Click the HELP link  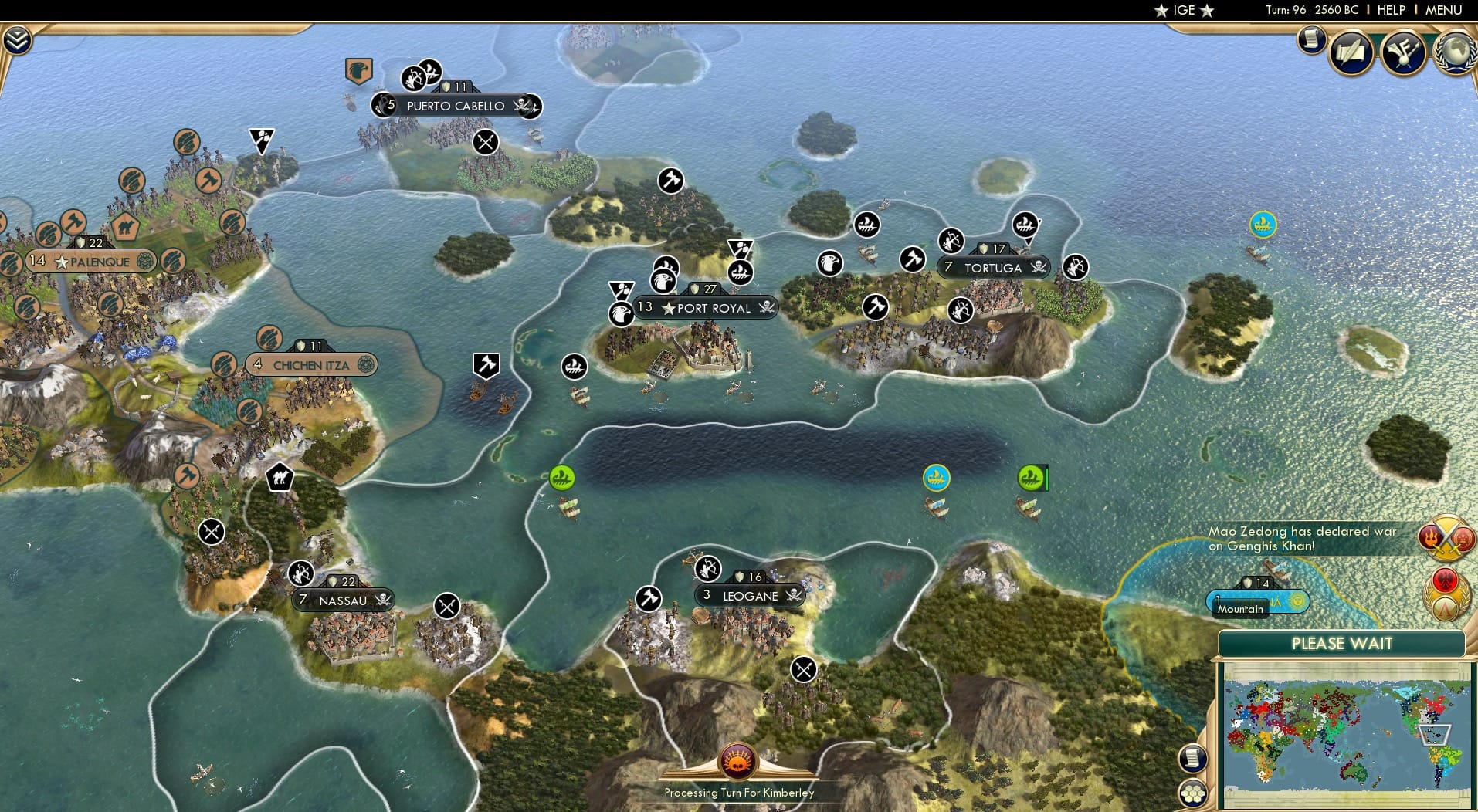[1391, 10]
